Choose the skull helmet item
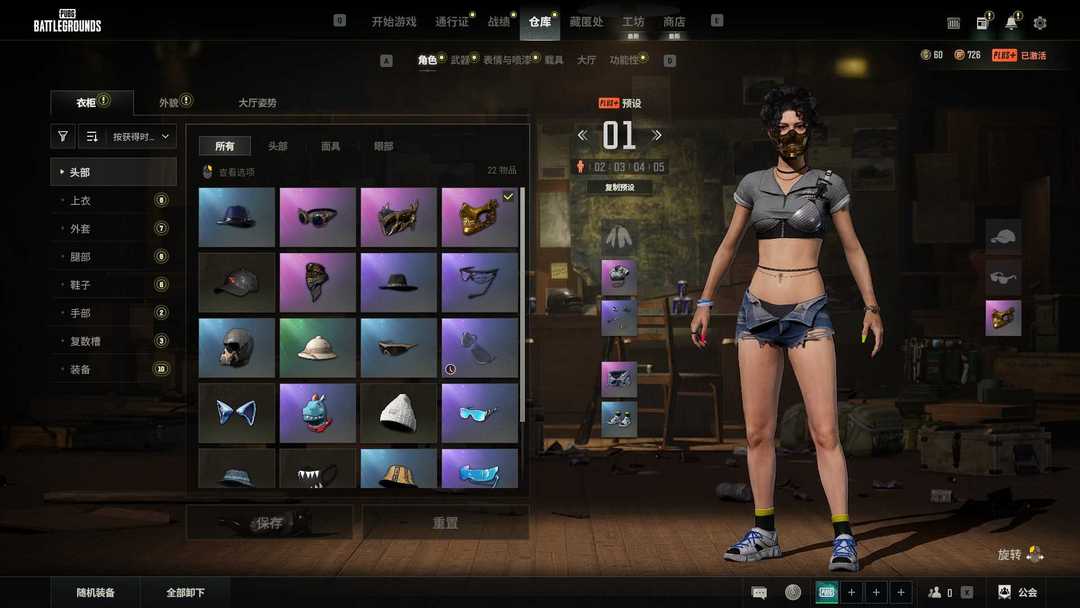 pos(237,348)
